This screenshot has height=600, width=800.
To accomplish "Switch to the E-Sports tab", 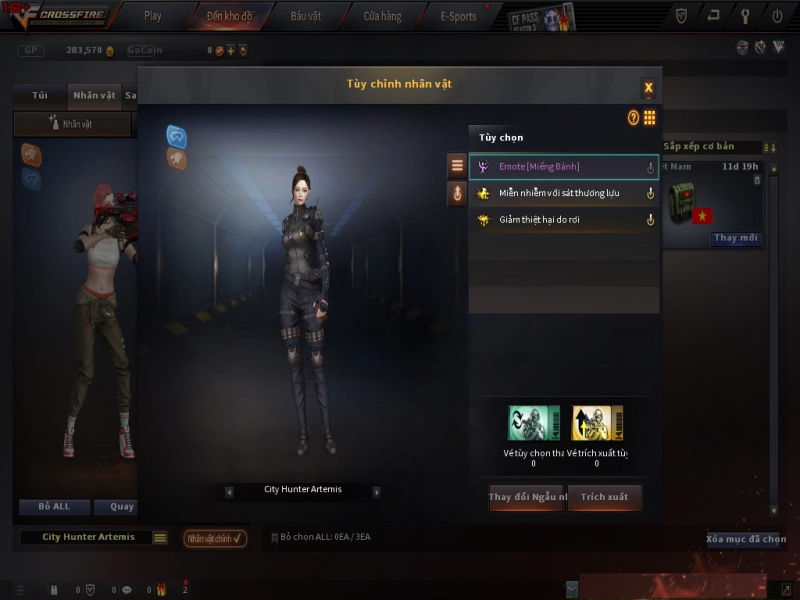I will click(458, 16).
